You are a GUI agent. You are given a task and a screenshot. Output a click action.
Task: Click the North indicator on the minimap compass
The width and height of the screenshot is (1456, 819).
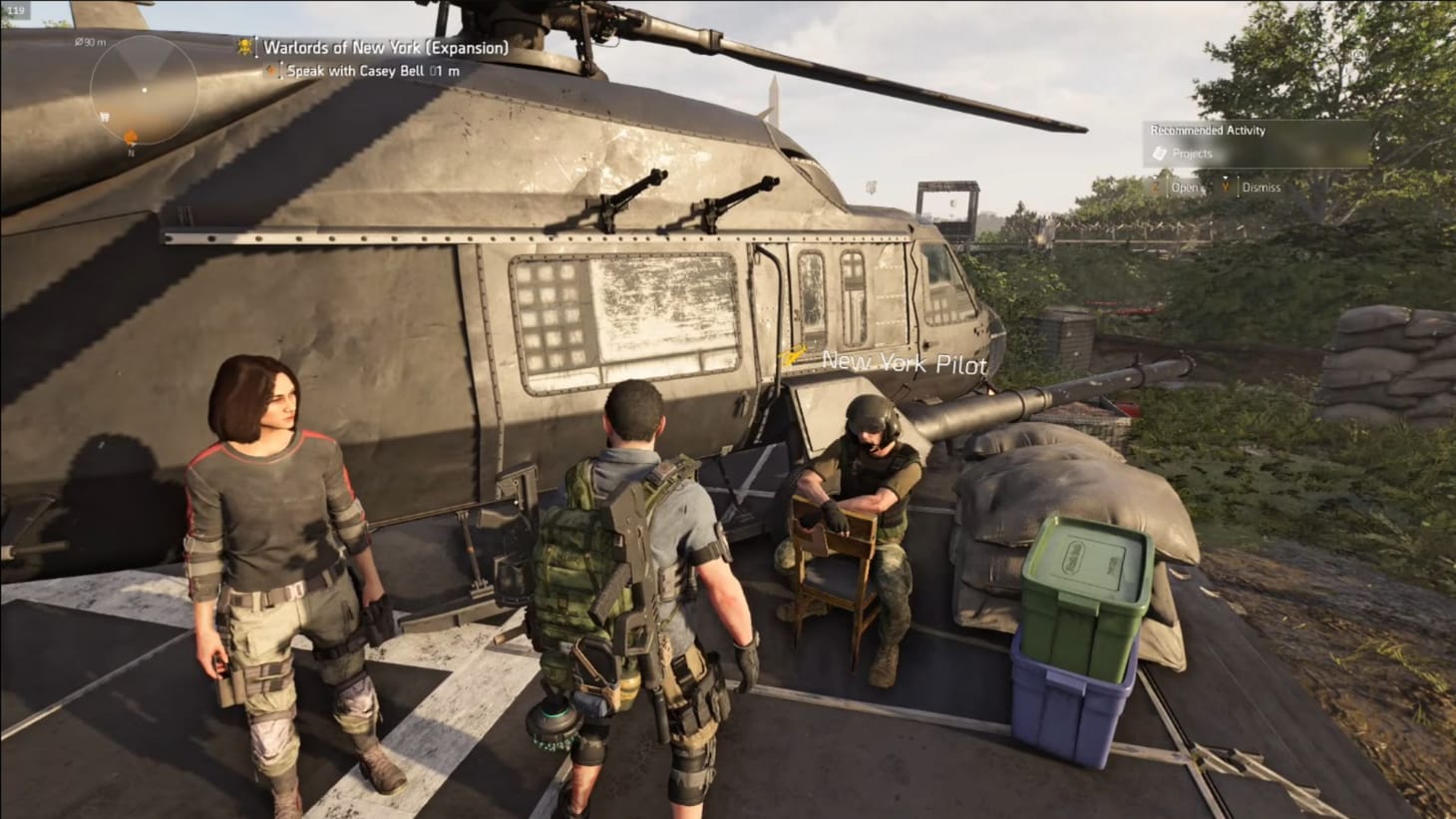(x=131, y=152)
